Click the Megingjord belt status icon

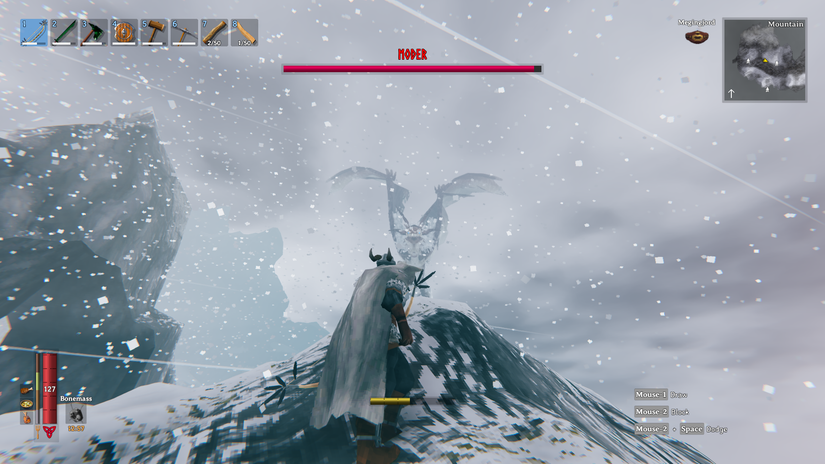point(696,37)
